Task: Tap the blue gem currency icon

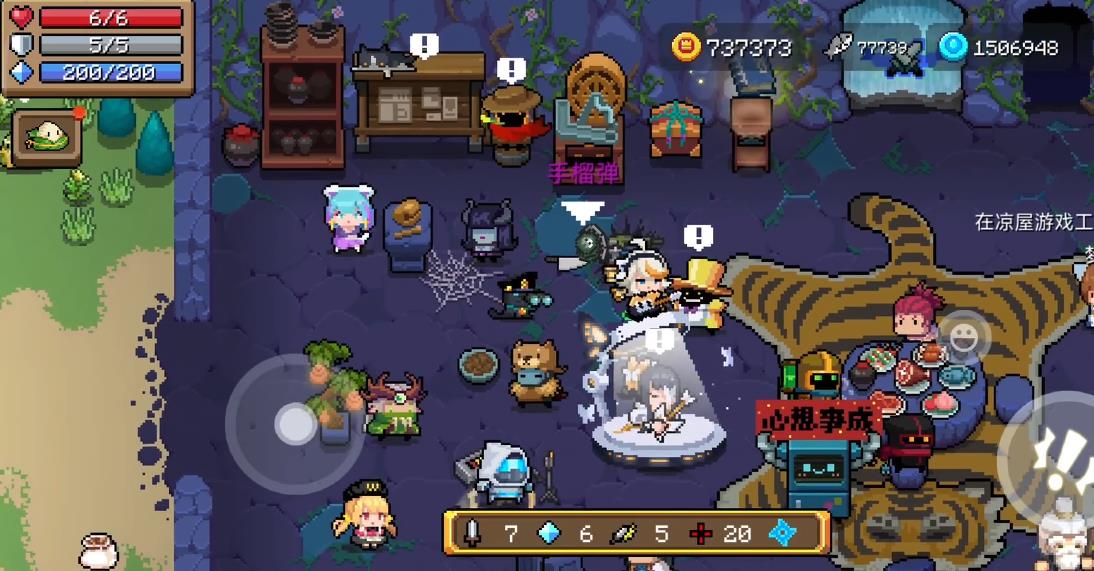Action: [952, 47]
